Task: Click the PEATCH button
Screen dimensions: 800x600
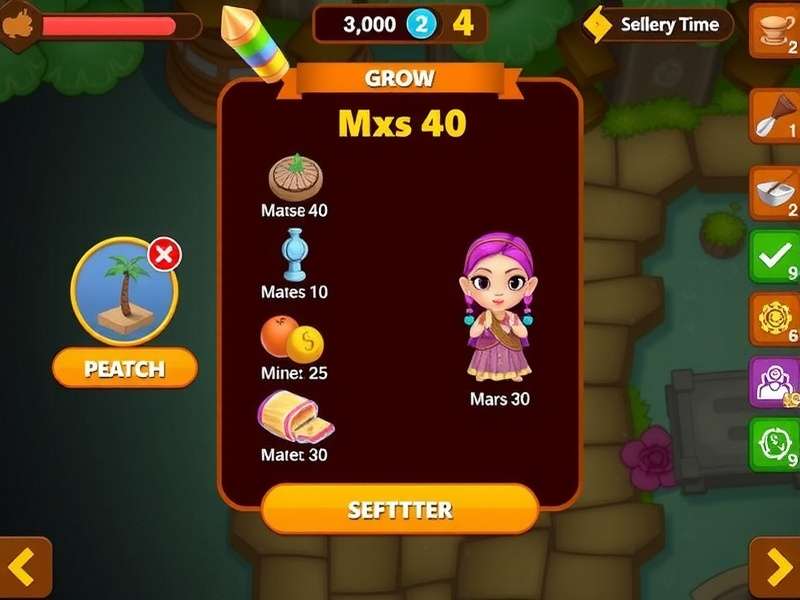Action: (x=124, y=368)
